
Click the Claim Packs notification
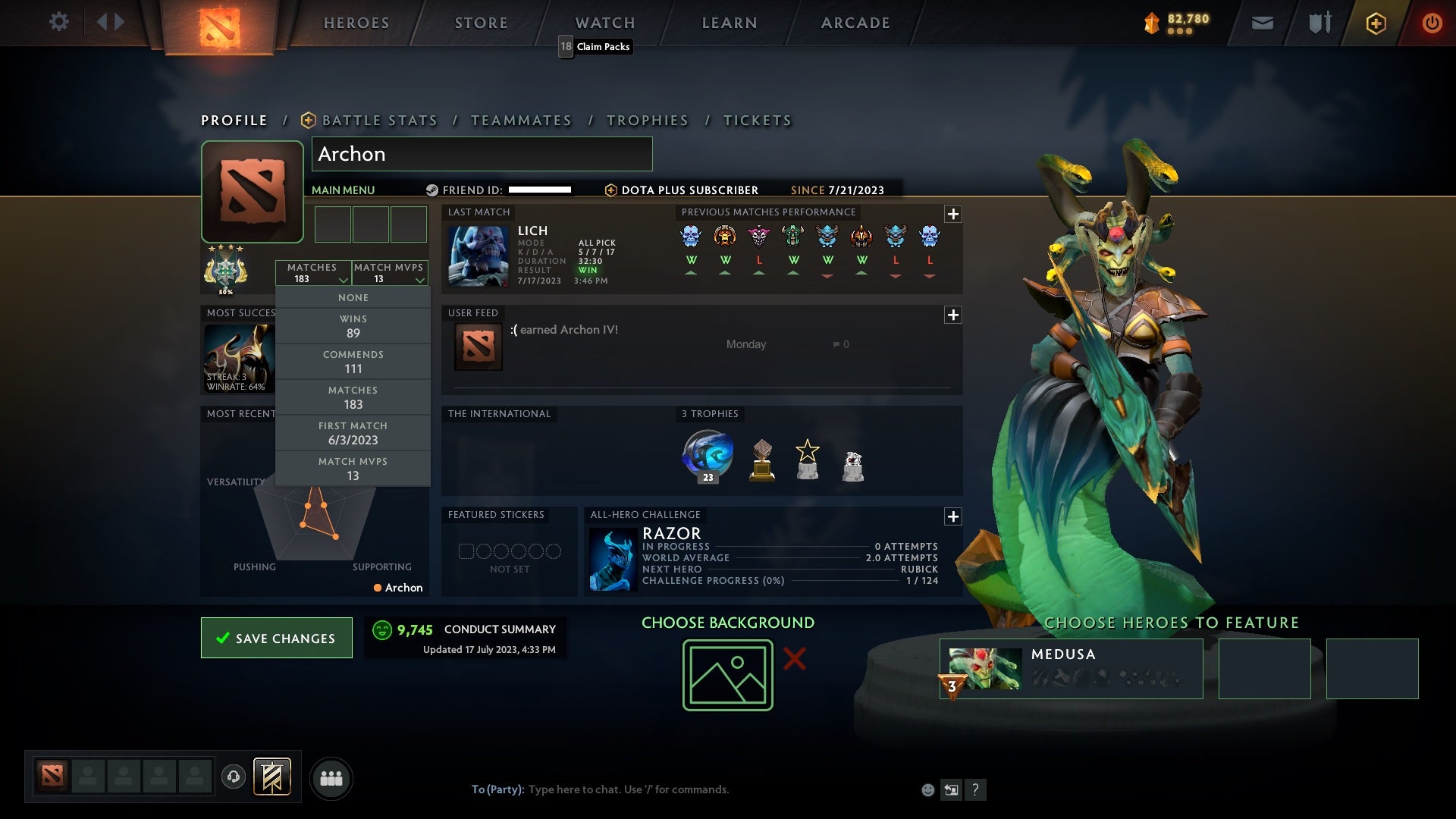point(595,46)
